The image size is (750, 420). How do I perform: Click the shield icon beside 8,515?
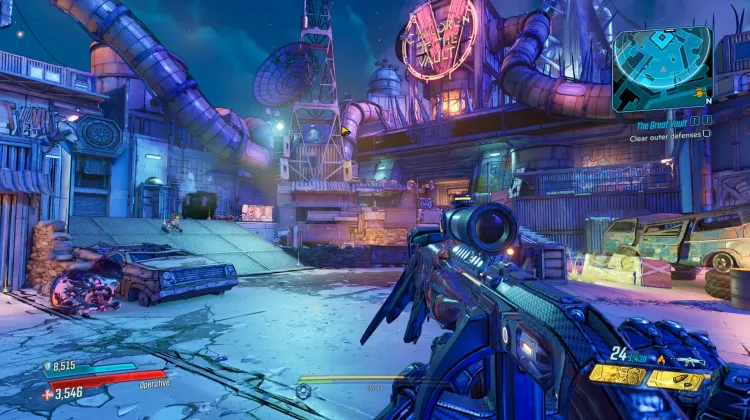[x=46, y=367]
